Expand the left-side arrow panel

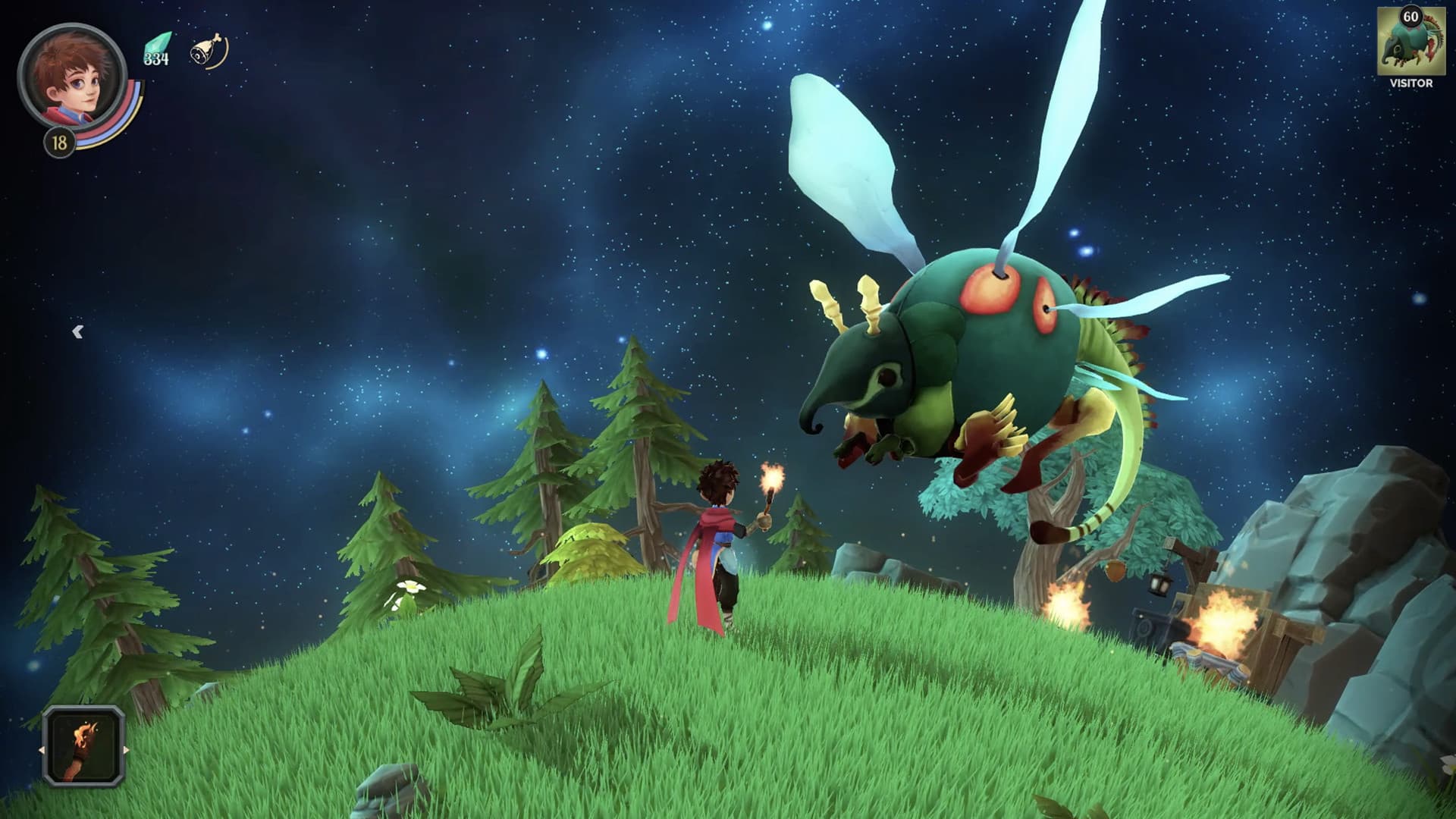[x=77, y=331]
